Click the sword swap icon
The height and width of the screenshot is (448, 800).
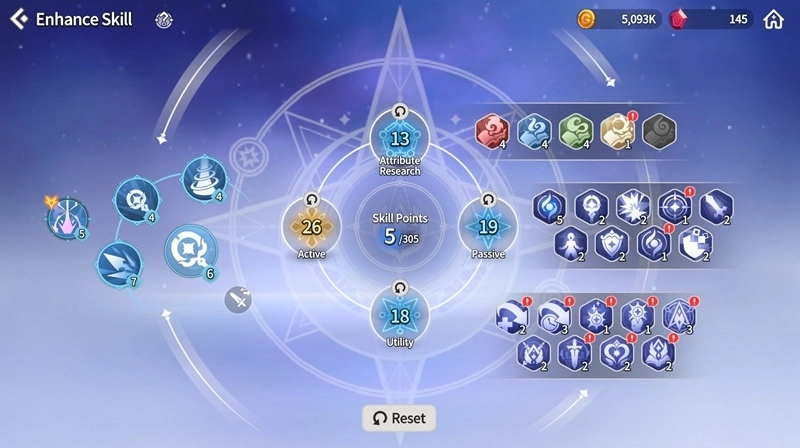click(238, 298)
